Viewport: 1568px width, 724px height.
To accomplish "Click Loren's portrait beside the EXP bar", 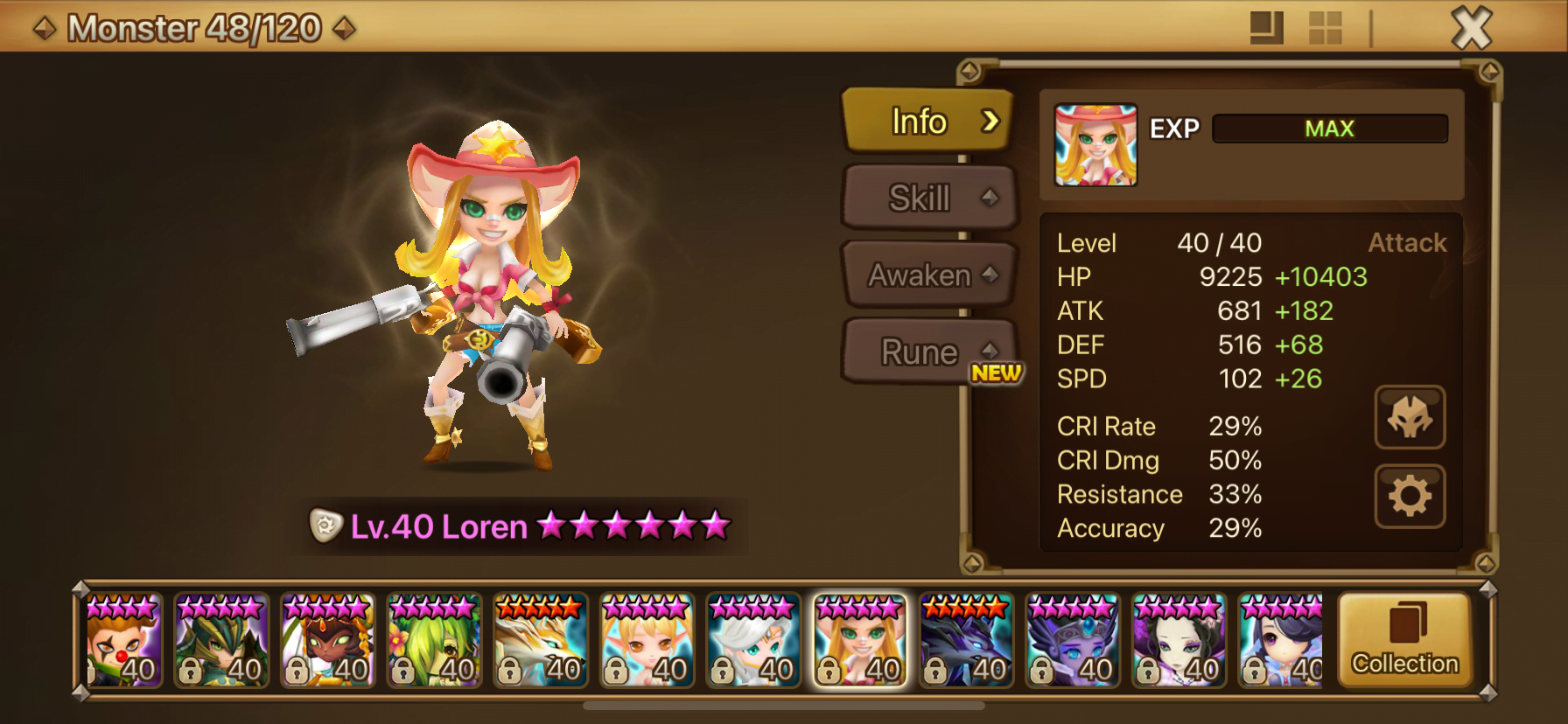I will (x=1095, y=145).
